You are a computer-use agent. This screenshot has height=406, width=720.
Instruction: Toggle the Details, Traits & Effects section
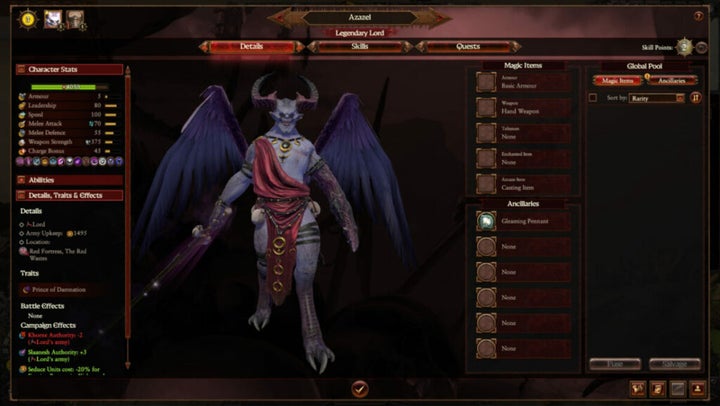click(x=69, y=195)
